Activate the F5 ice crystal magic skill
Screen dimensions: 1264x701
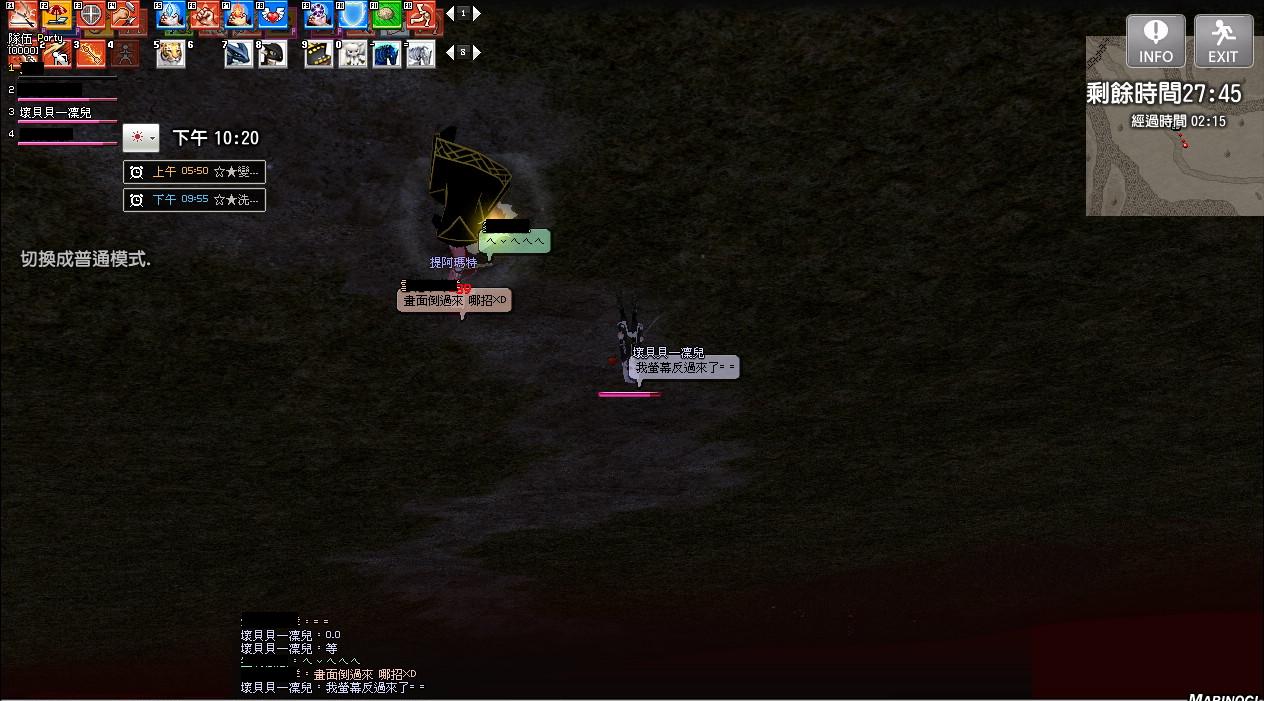pyautogui.click(x=171, y=15)
